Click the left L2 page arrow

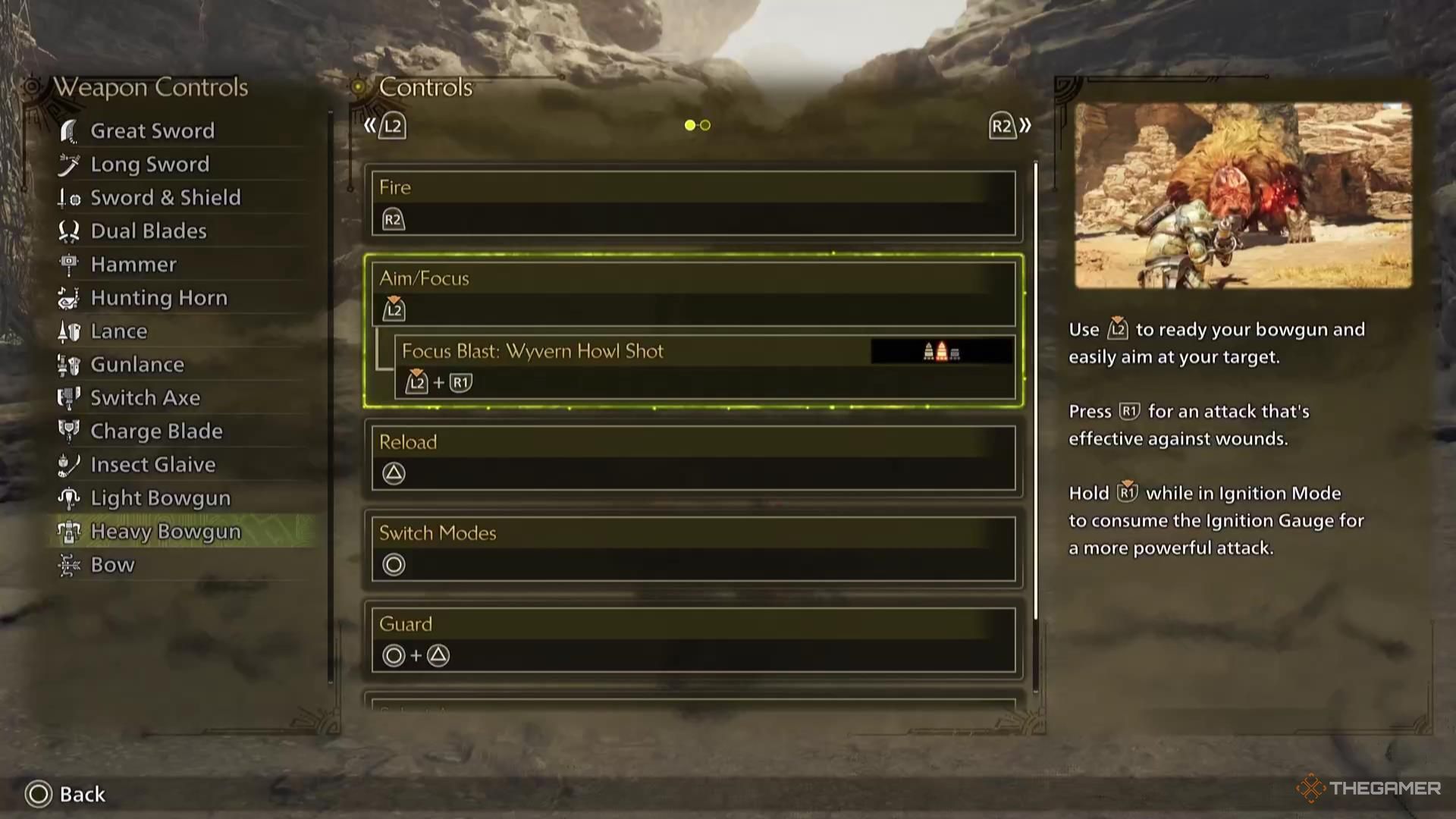384,126
